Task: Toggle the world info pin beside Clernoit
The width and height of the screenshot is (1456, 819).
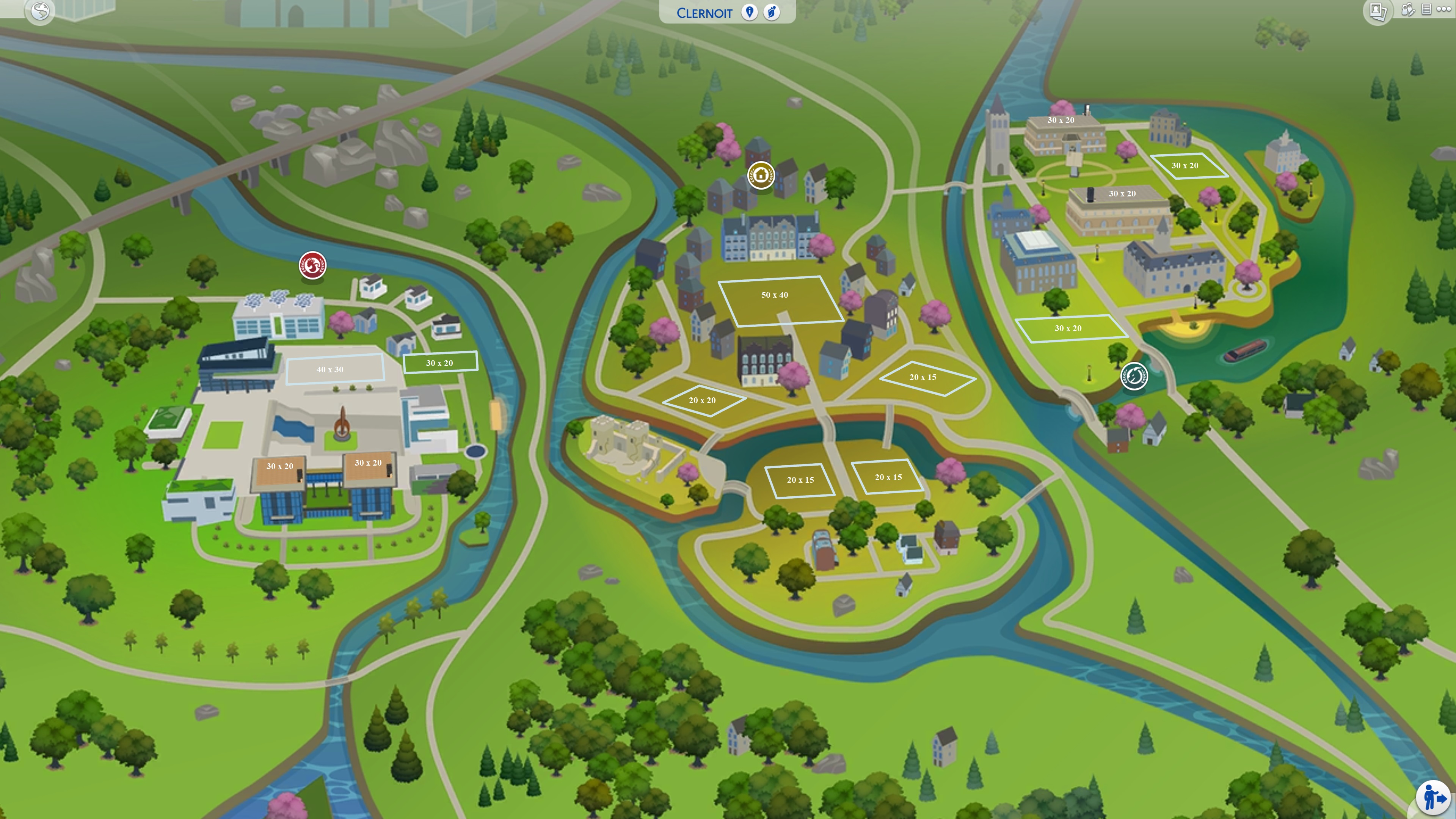Action: point(750,12)
